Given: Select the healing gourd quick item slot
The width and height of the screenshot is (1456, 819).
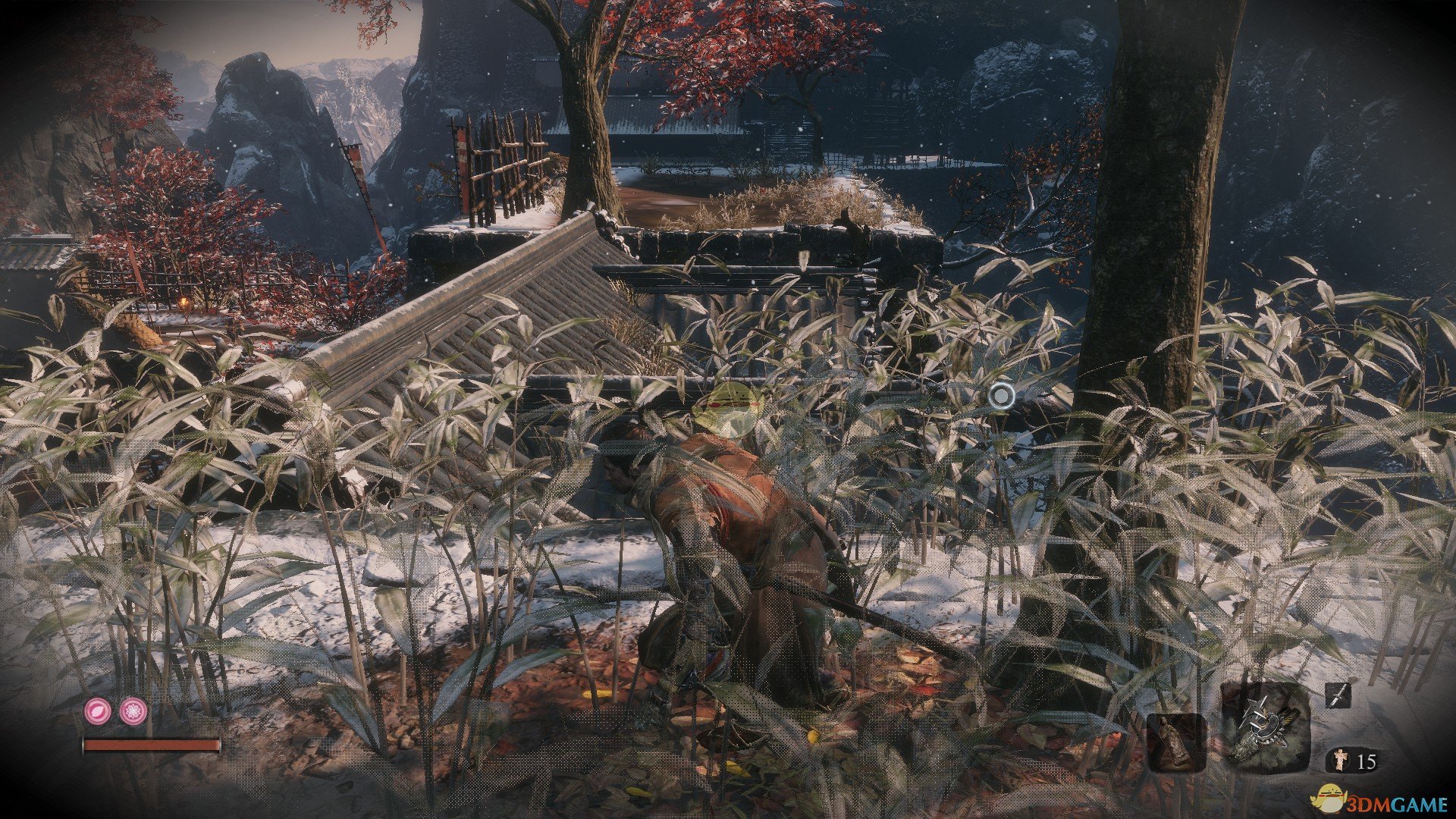Looking at the screenshot, I should (x=1176, y=742).
